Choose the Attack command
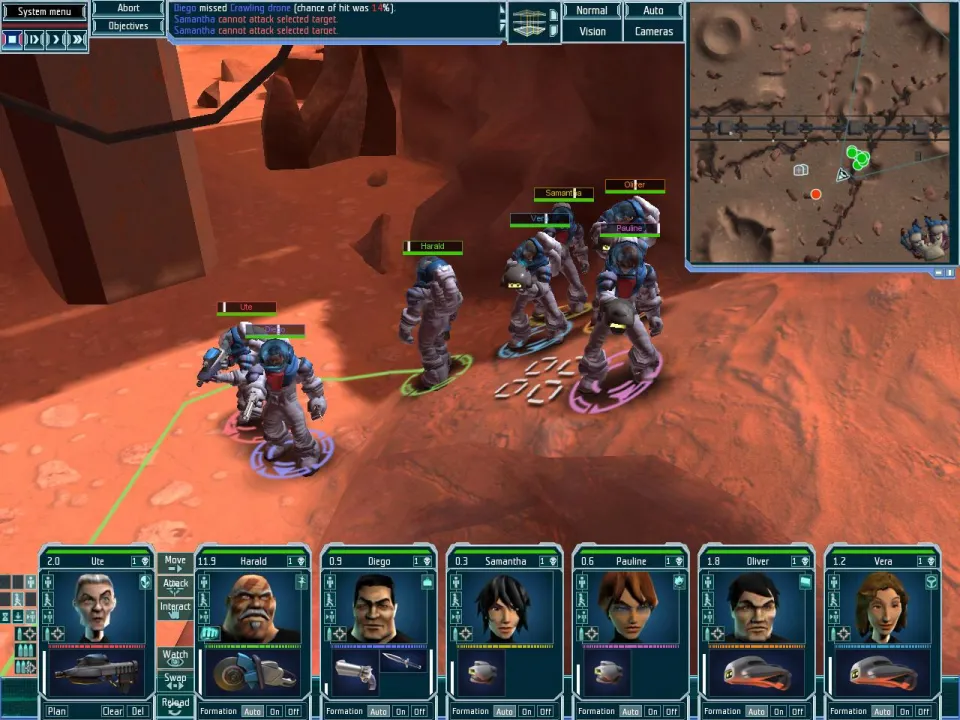Image resolution: width=960 pixels, height=720 pixels. coord(175,584)
